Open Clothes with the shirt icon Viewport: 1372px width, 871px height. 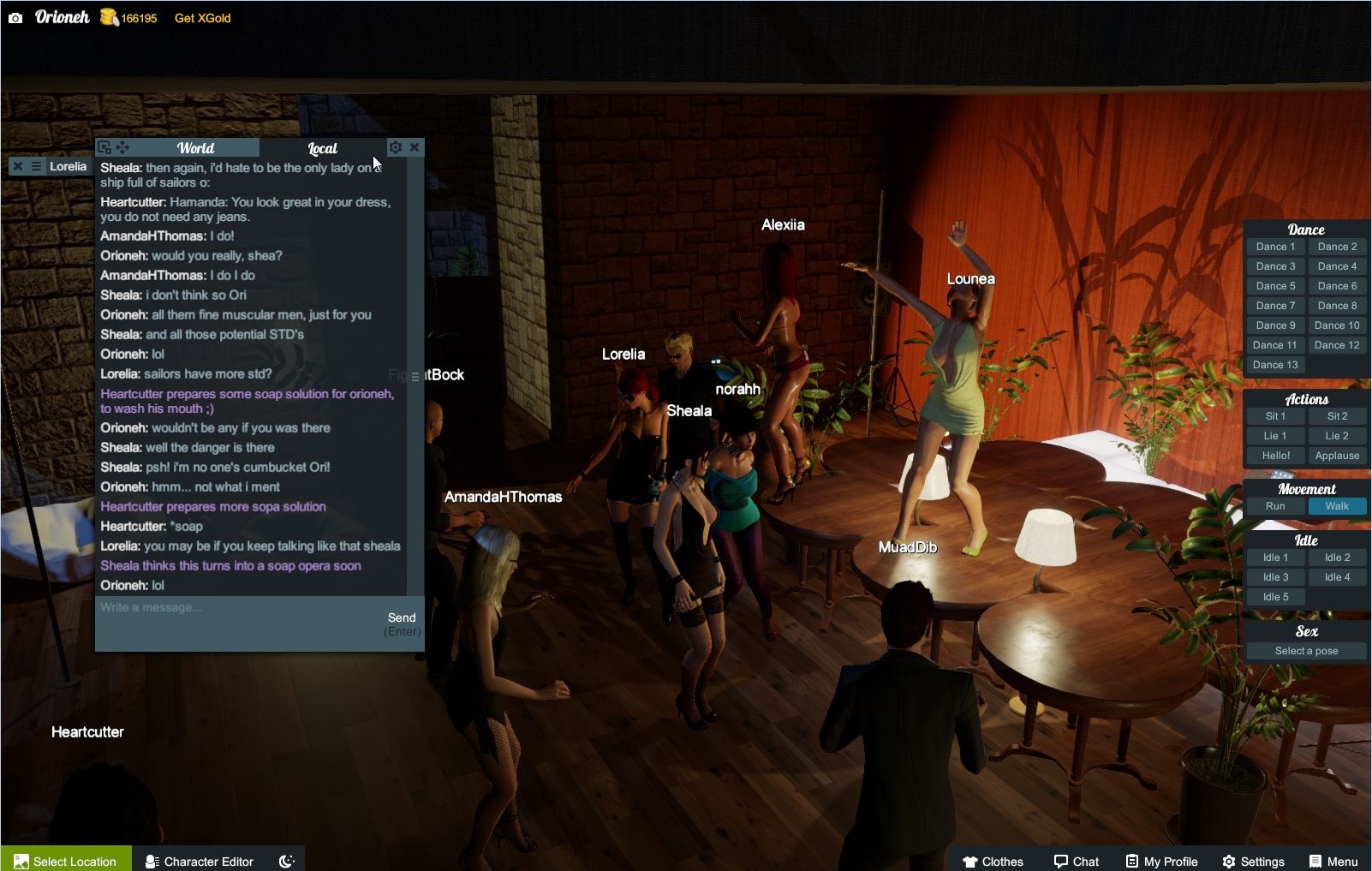coord(970,861)
